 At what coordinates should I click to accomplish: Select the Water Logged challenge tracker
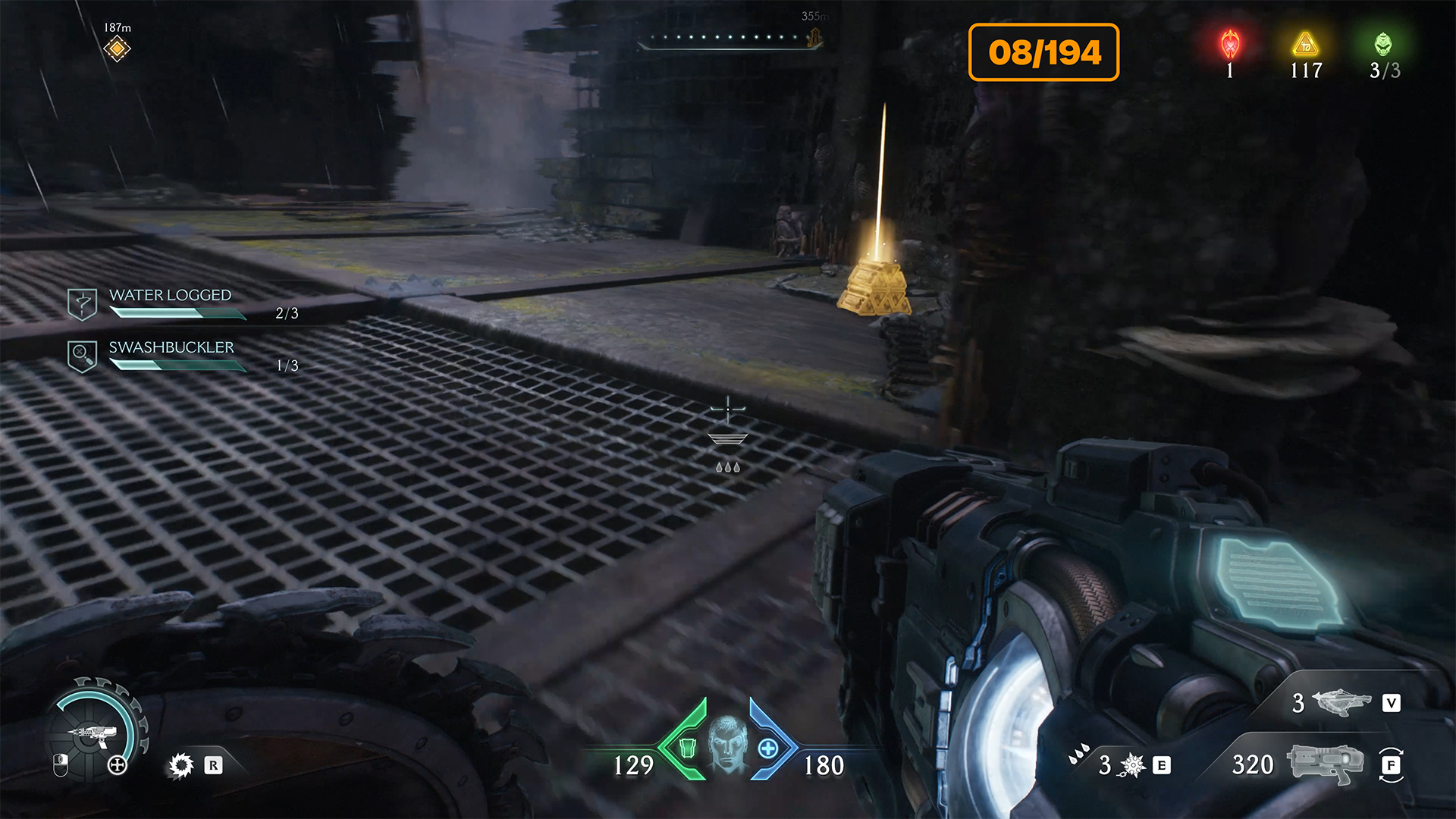coord(170,303)
